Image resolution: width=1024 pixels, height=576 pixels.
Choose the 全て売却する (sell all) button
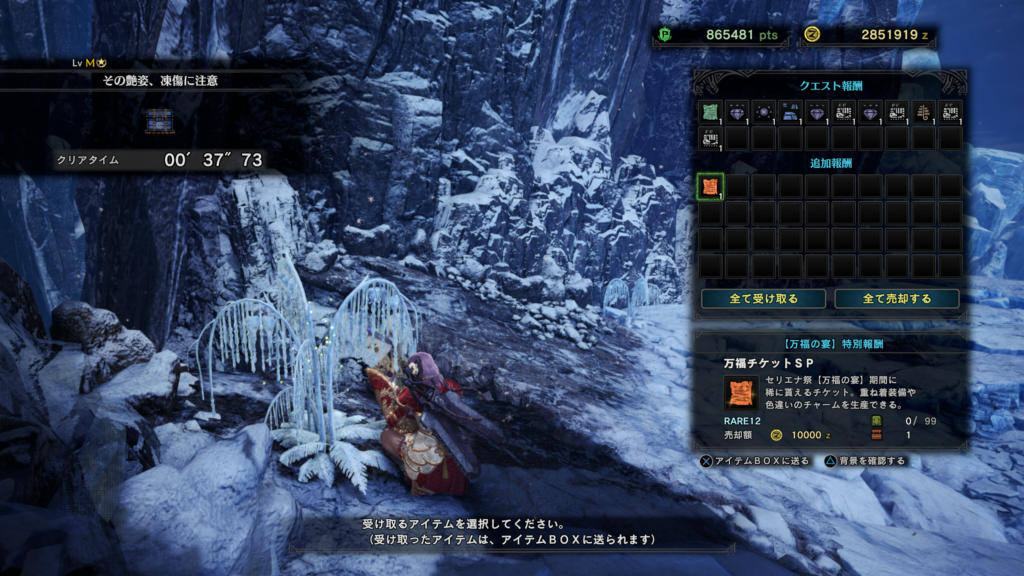[x=896, y=299]
